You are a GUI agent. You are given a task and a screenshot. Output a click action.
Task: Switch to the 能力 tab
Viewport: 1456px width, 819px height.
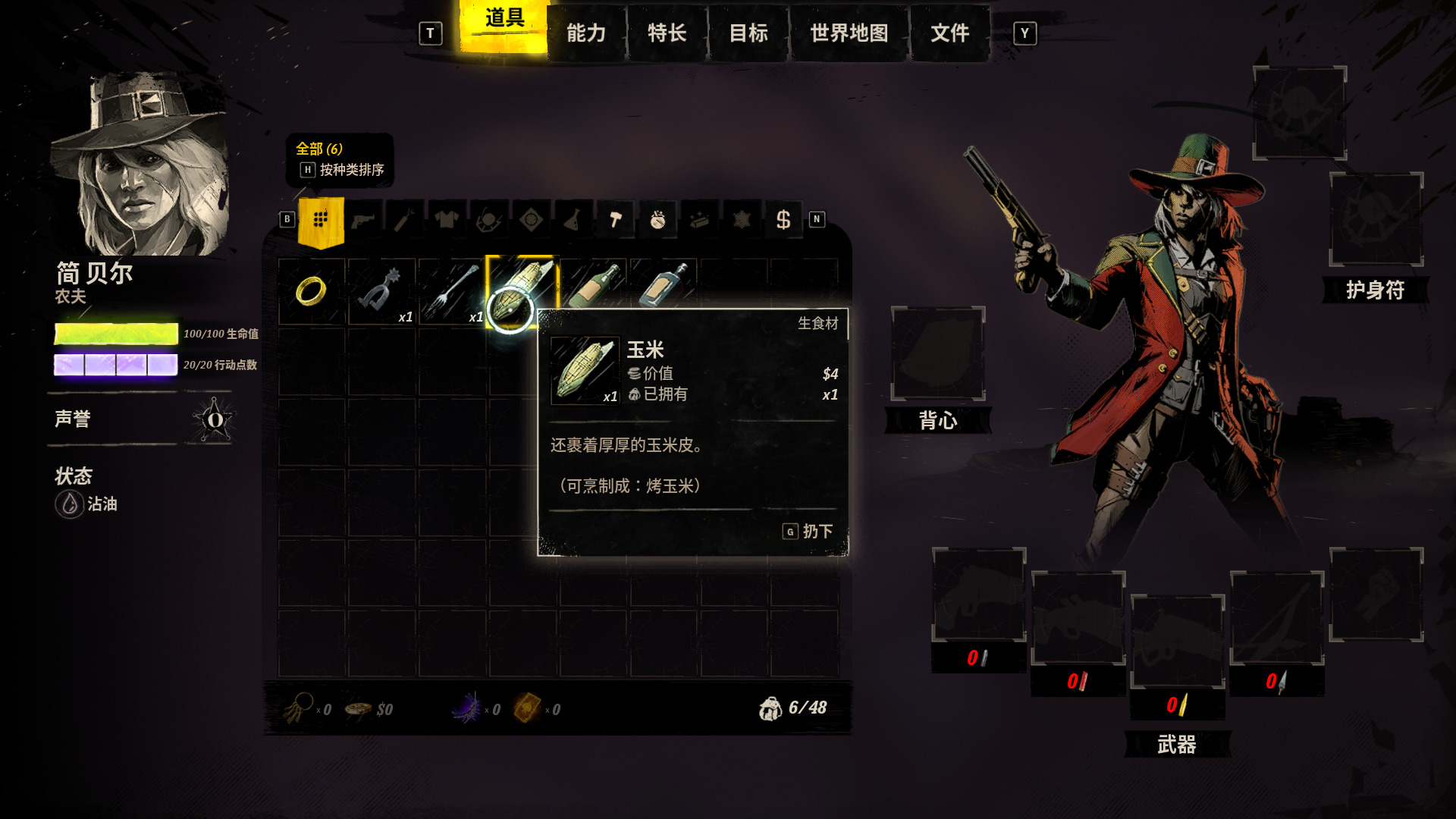(x=586, y=33)
